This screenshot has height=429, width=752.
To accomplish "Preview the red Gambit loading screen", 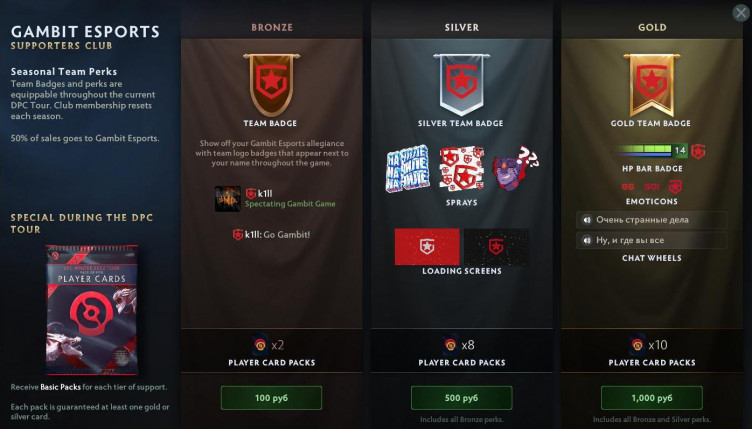I will (x=427, y=246).
